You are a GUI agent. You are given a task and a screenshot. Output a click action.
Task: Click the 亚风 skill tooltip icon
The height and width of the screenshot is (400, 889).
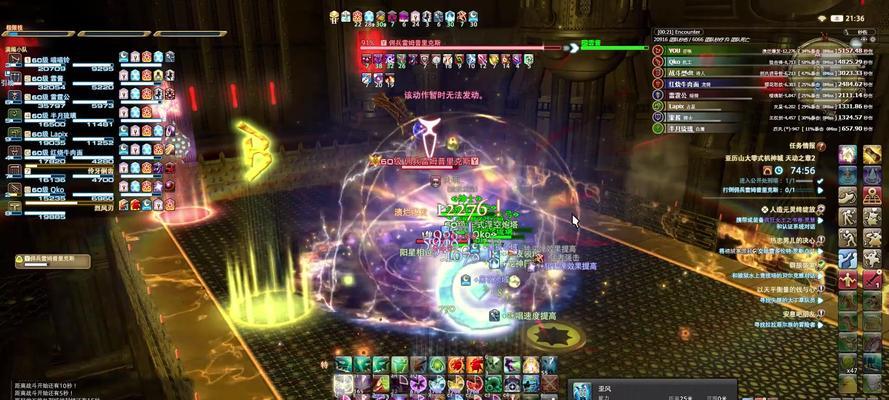pyautogui.click(x=583, y=391)
